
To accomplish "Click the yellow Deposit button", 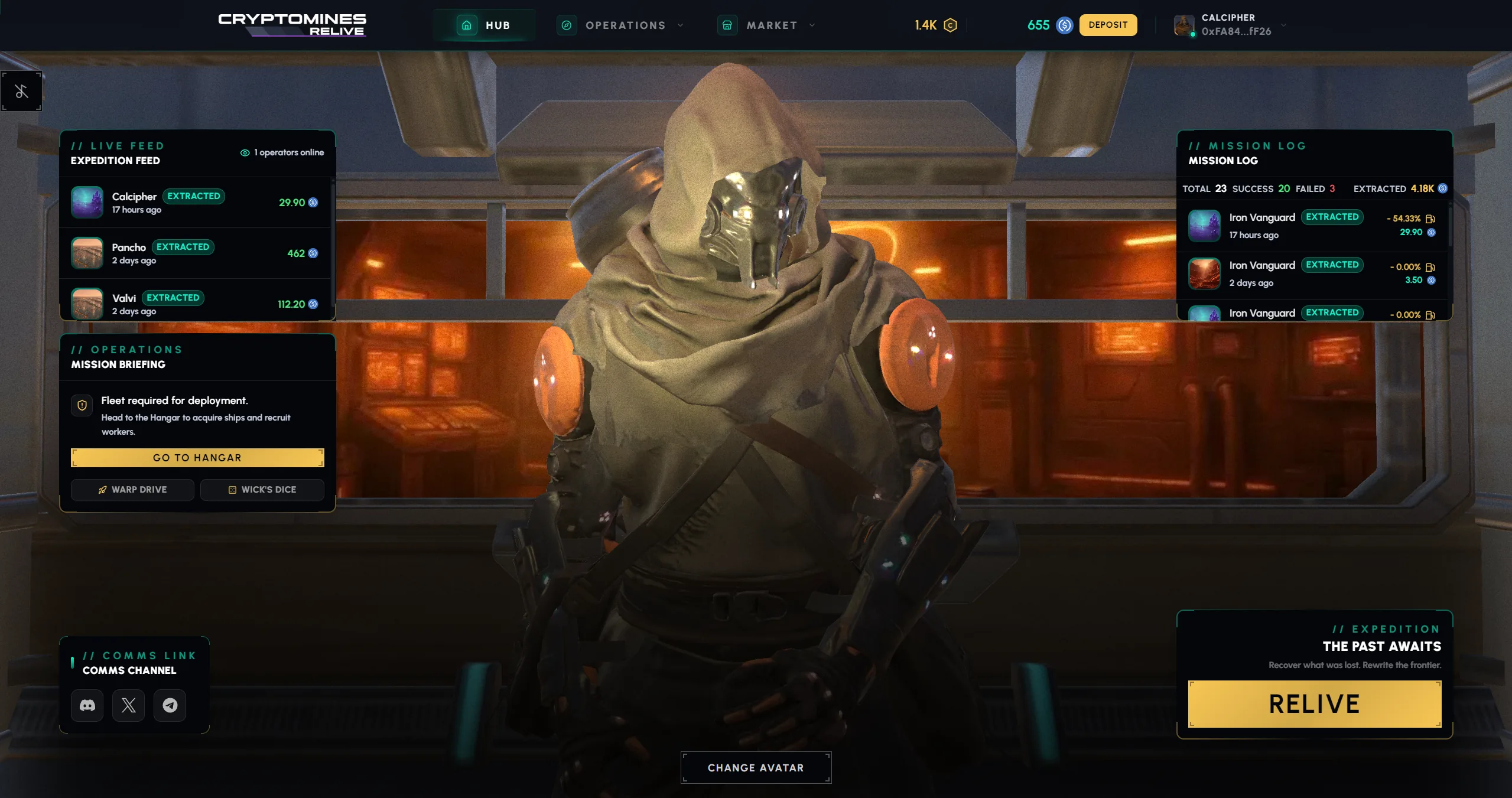I will 1107,25.
